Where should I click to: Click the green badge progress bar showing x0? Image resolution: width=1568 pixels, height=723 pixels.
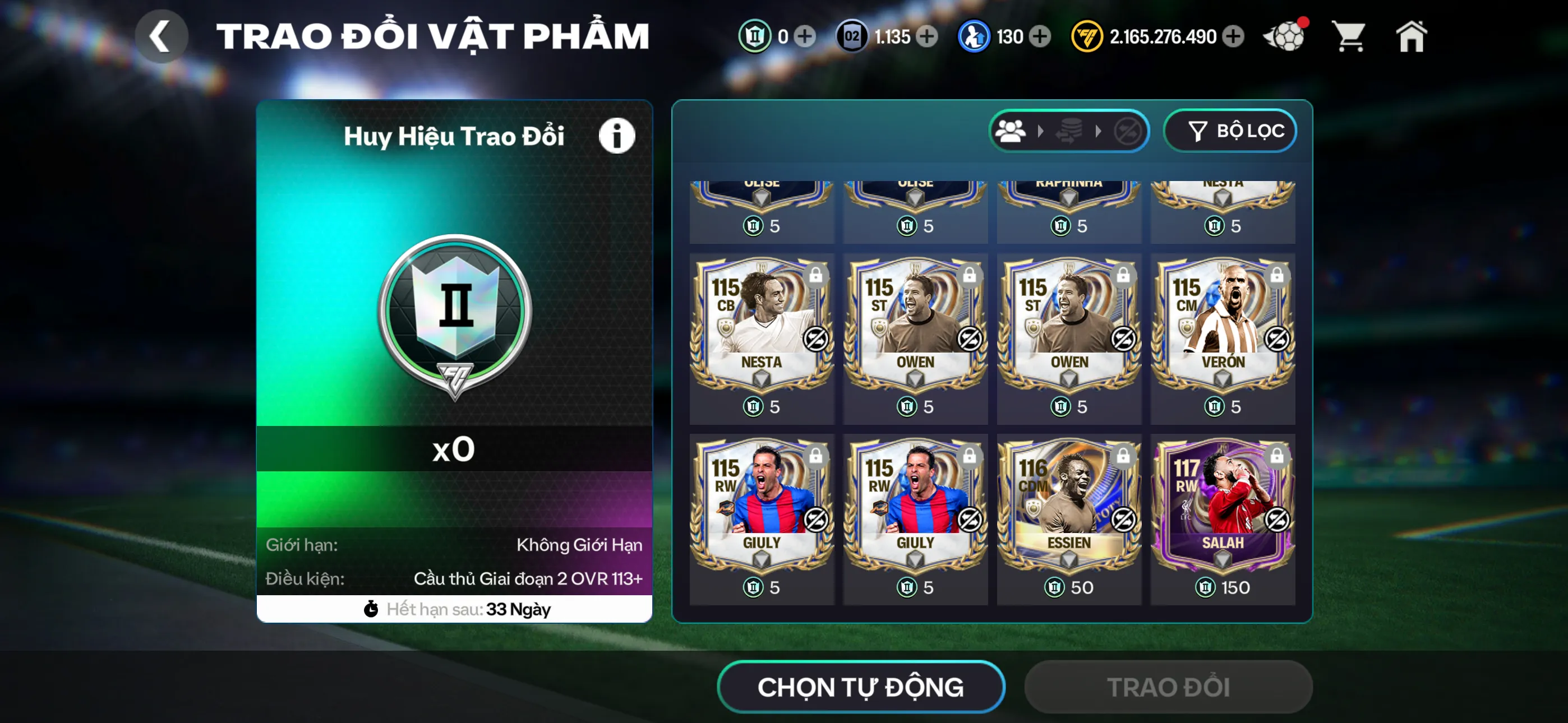click(453, 449)
